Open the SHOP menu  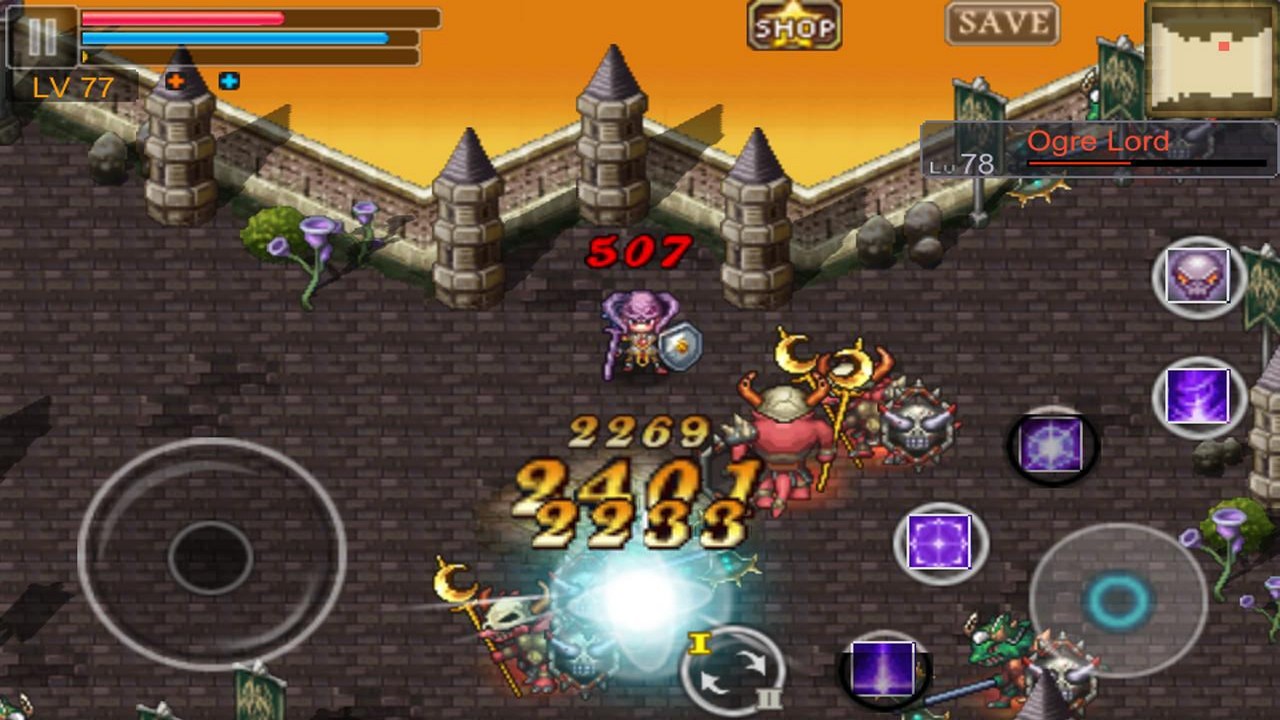[793, 25]
